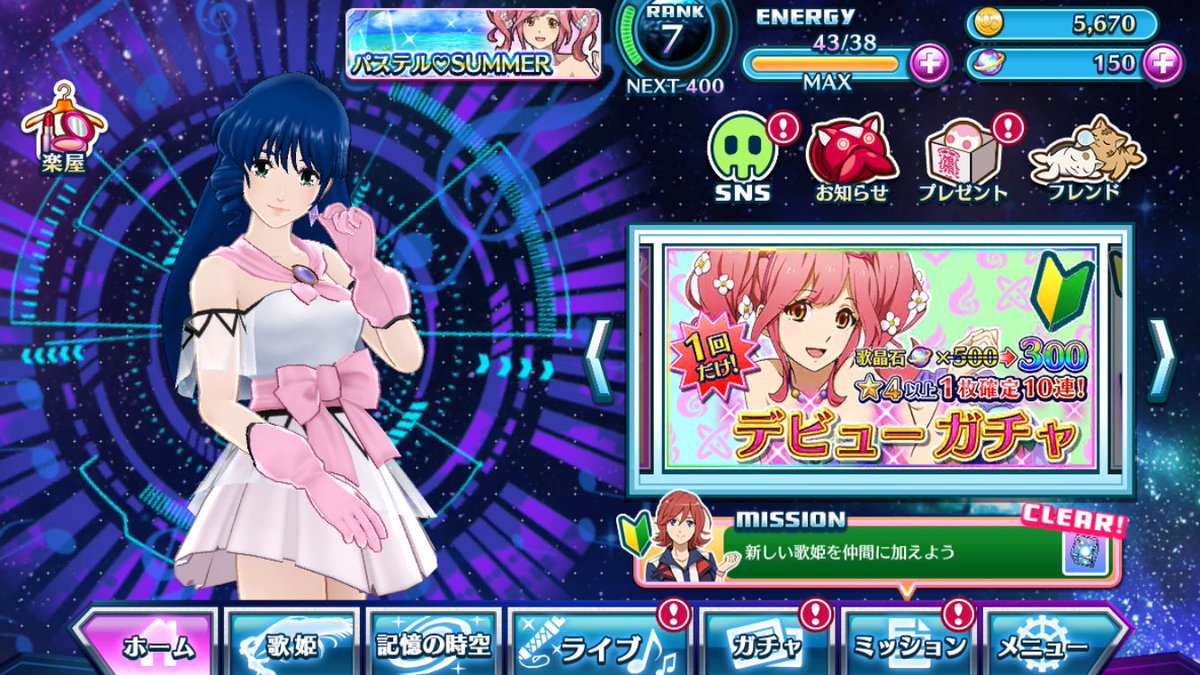The width and height of the screenshot is (1200, 675).
Task: Open the メニュー menu tab
Action: pyautogui.click(x=1054, y=645)
